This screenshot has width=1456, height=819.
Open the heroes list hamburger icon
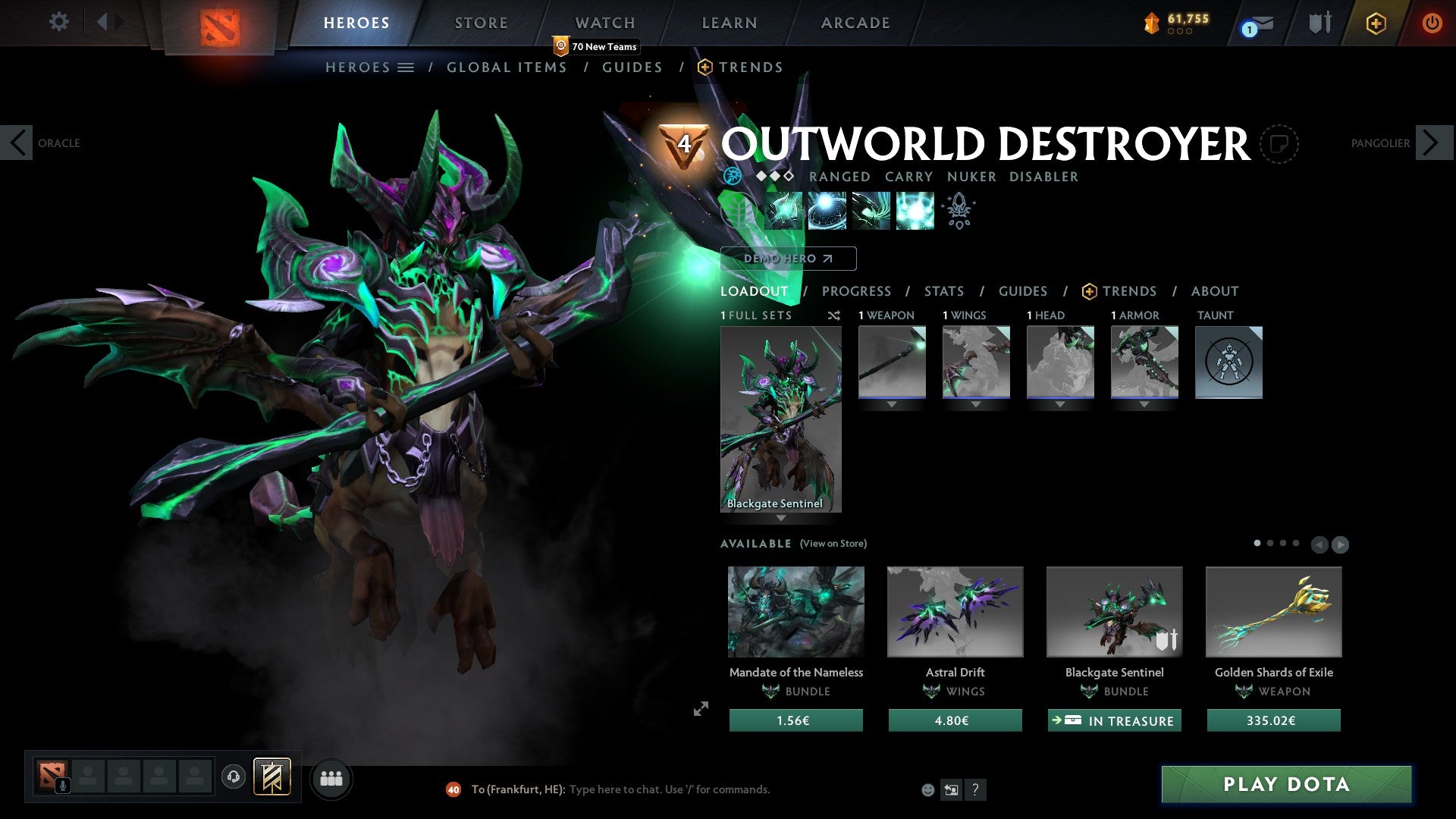407,67
